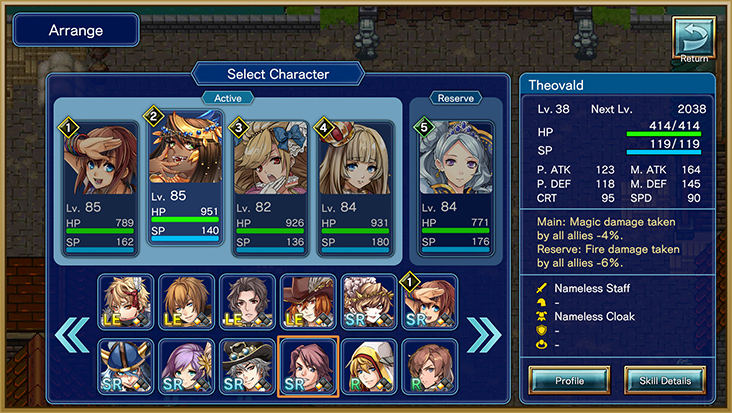This screenshot has height=413, width=732.
Task: Select the SR flower-crowned character portrait
Action: [369, 302]
